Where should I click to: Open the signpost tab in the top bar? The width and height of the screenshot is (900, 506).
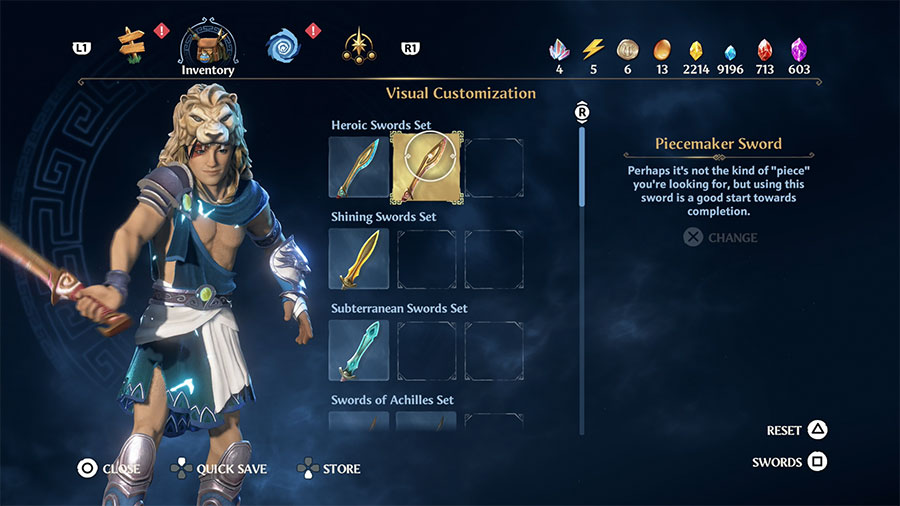click(131, 43)
